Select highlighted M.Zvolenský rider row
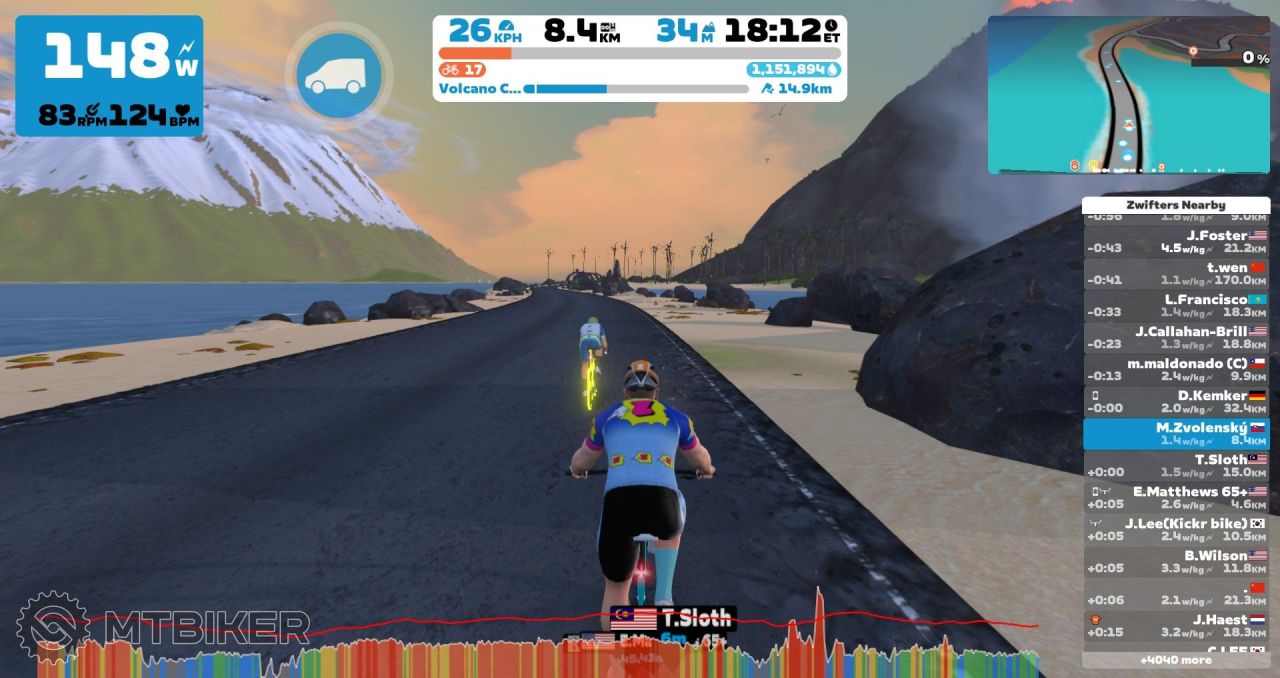1280x678 pixels. pyautogui.click(x=1176, y=434)
